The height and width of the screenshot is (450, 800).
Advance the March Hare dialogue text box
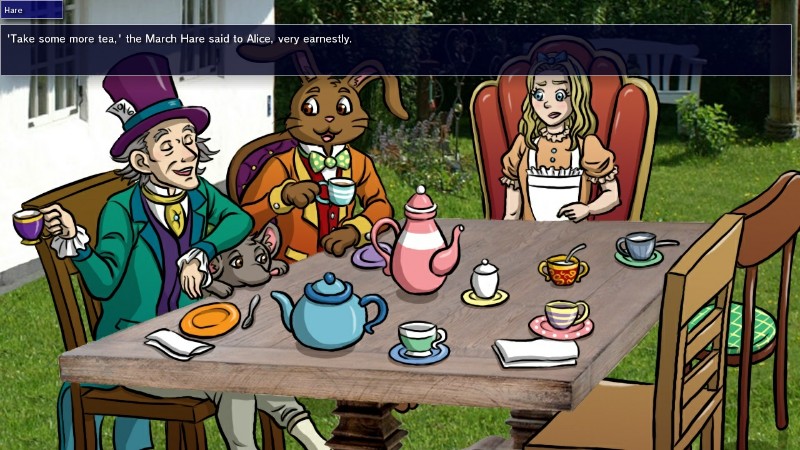tap(400, 50)
